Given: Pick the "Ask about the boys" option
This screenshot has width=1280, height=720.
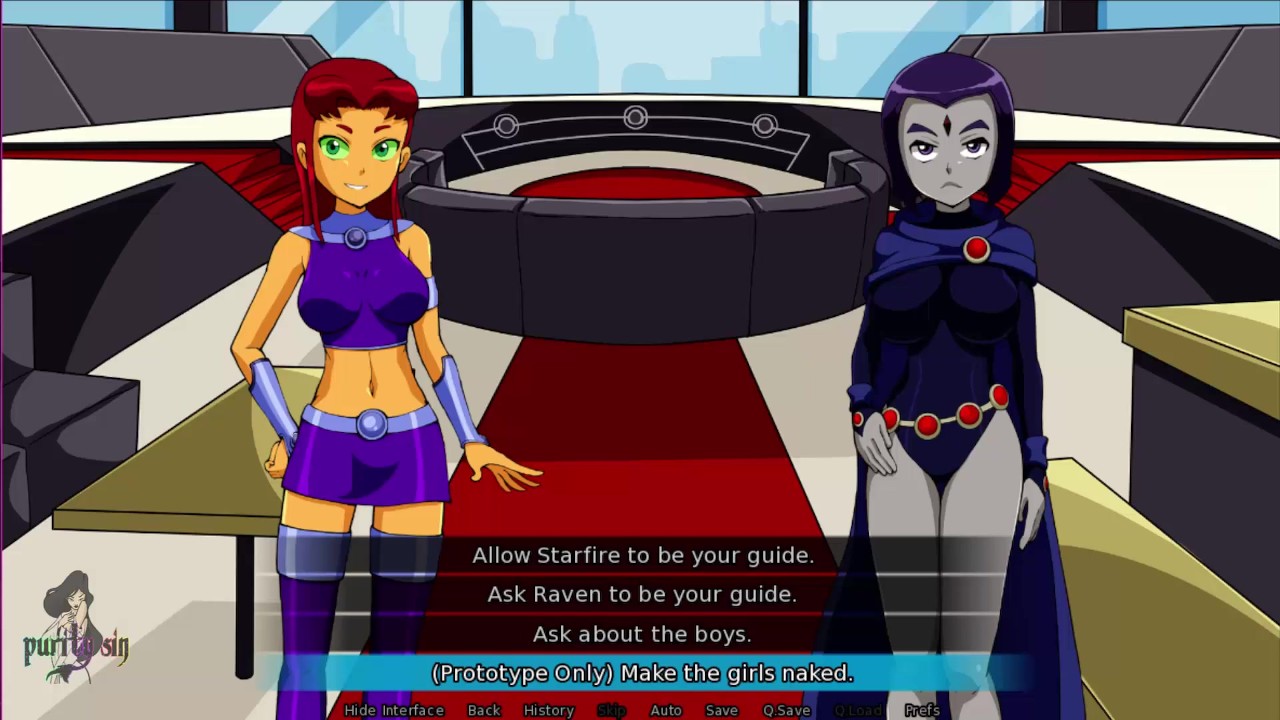Looking at the screenshot, I should point(642,634).
